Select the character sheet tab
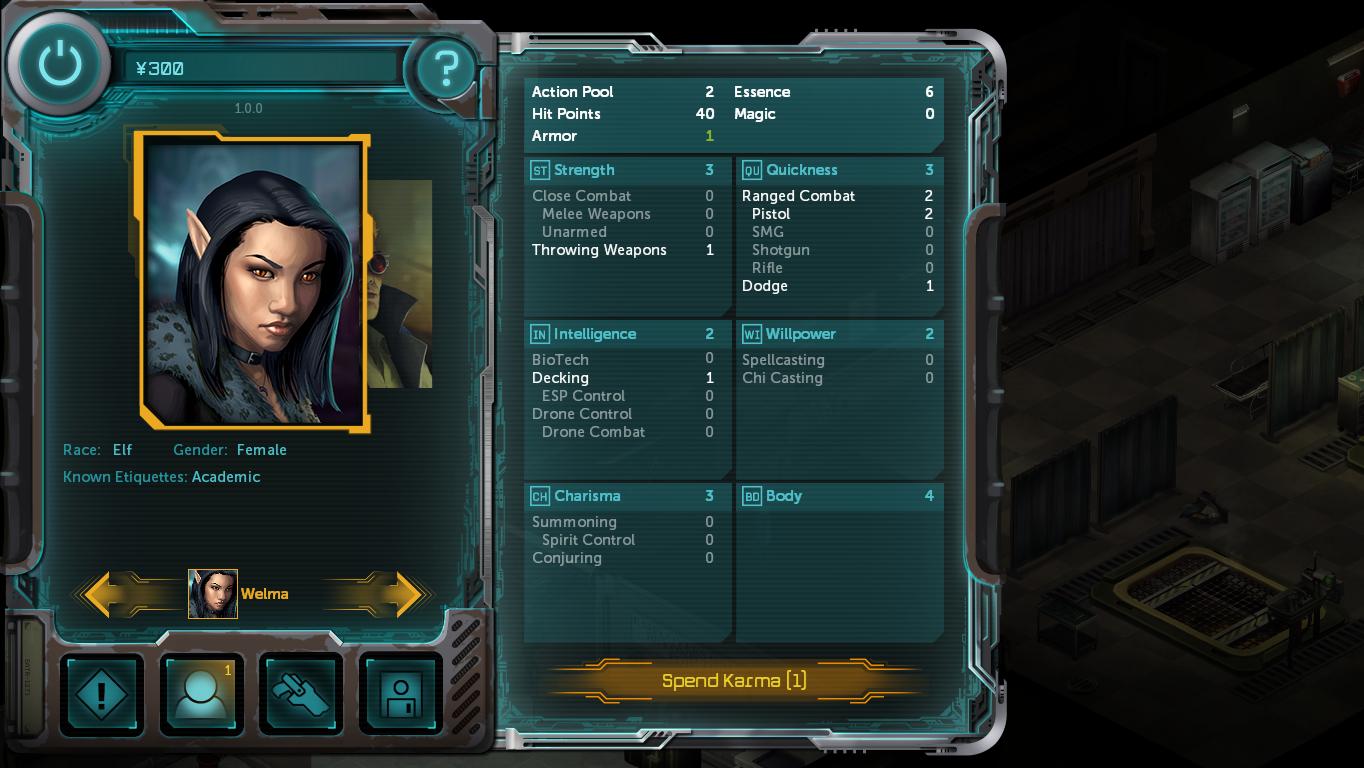 (x=201, y=693)
